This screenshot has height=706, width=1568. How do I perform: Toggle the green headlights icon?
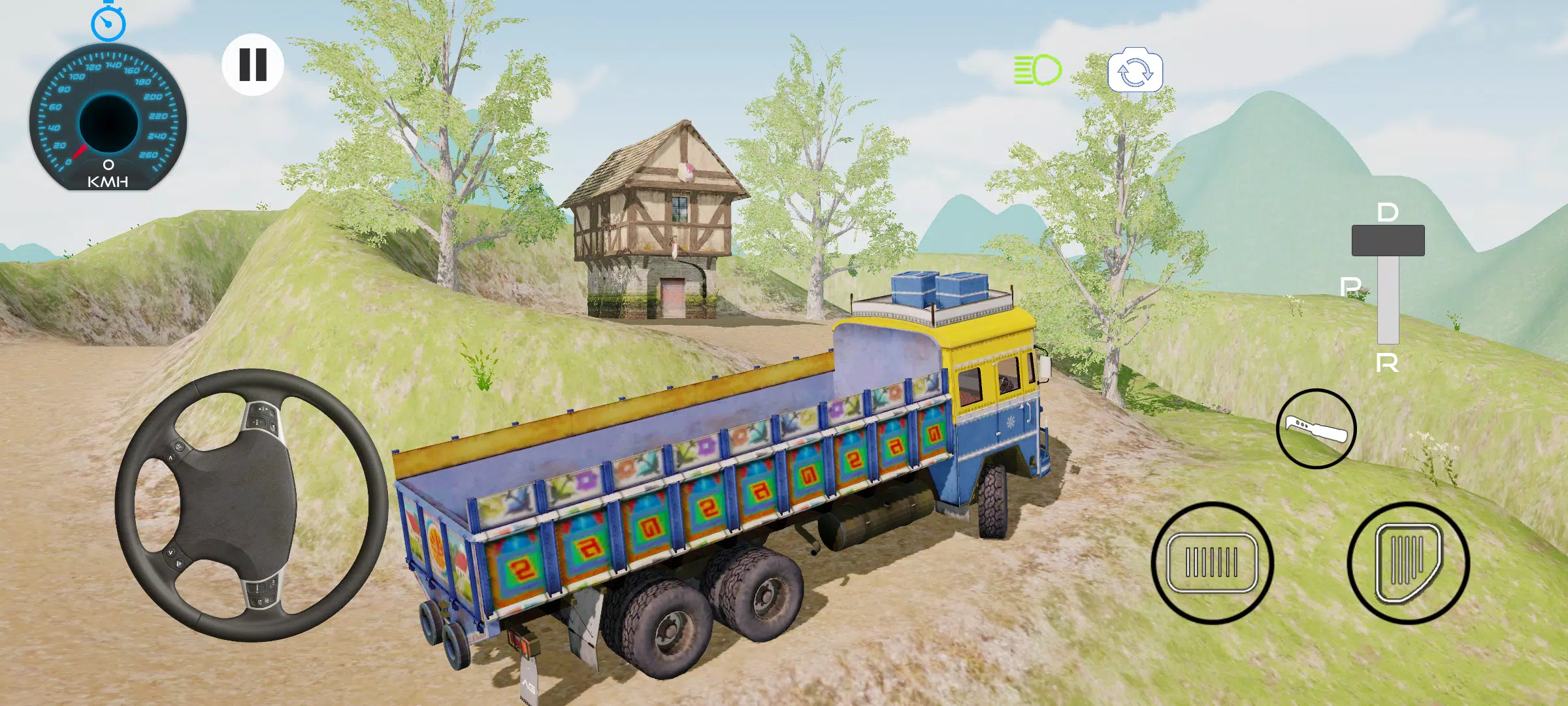(x=1037, y=70)
